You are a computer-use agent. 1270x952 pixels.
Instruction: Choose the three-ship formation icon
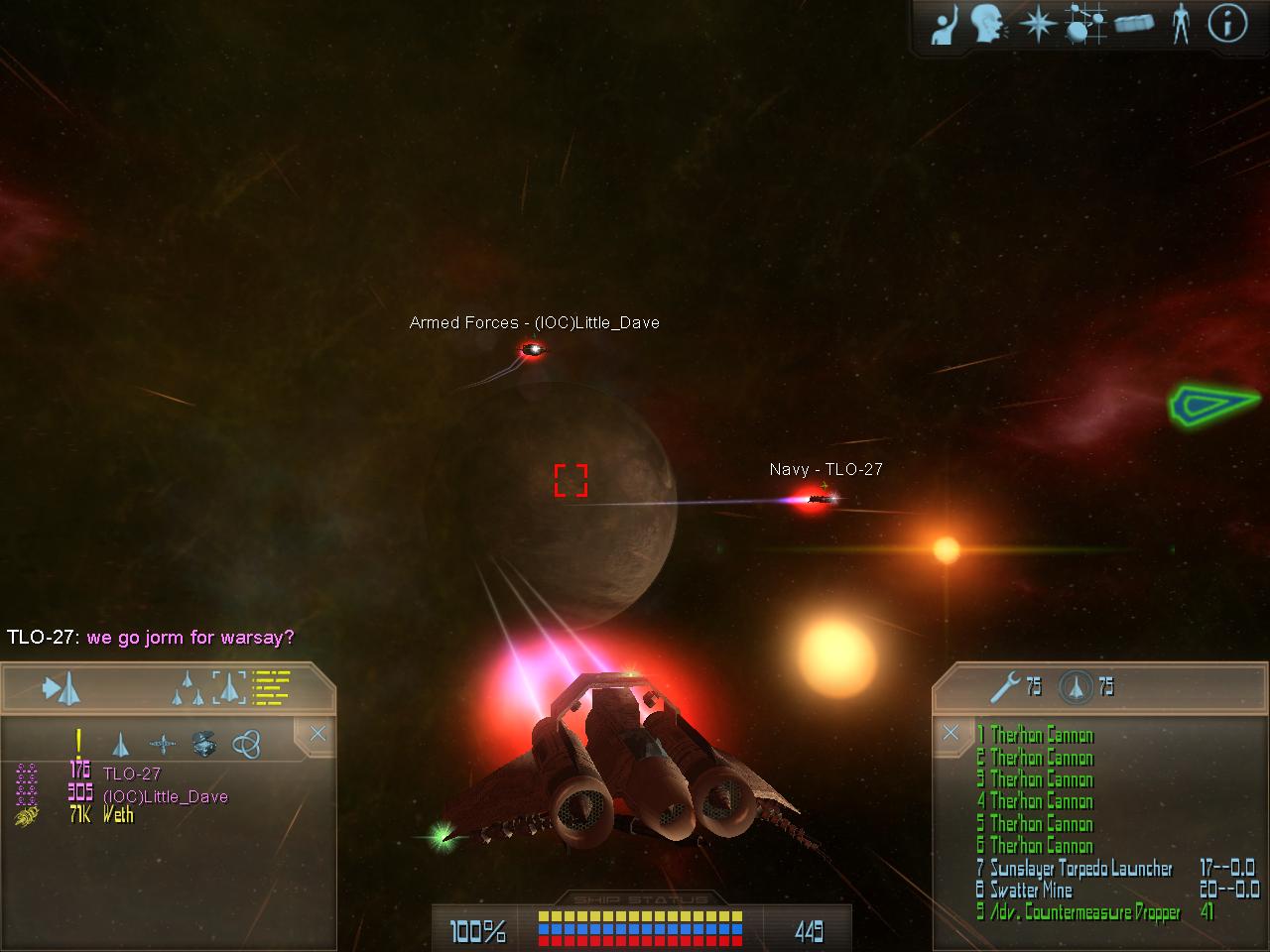[186, 688]
